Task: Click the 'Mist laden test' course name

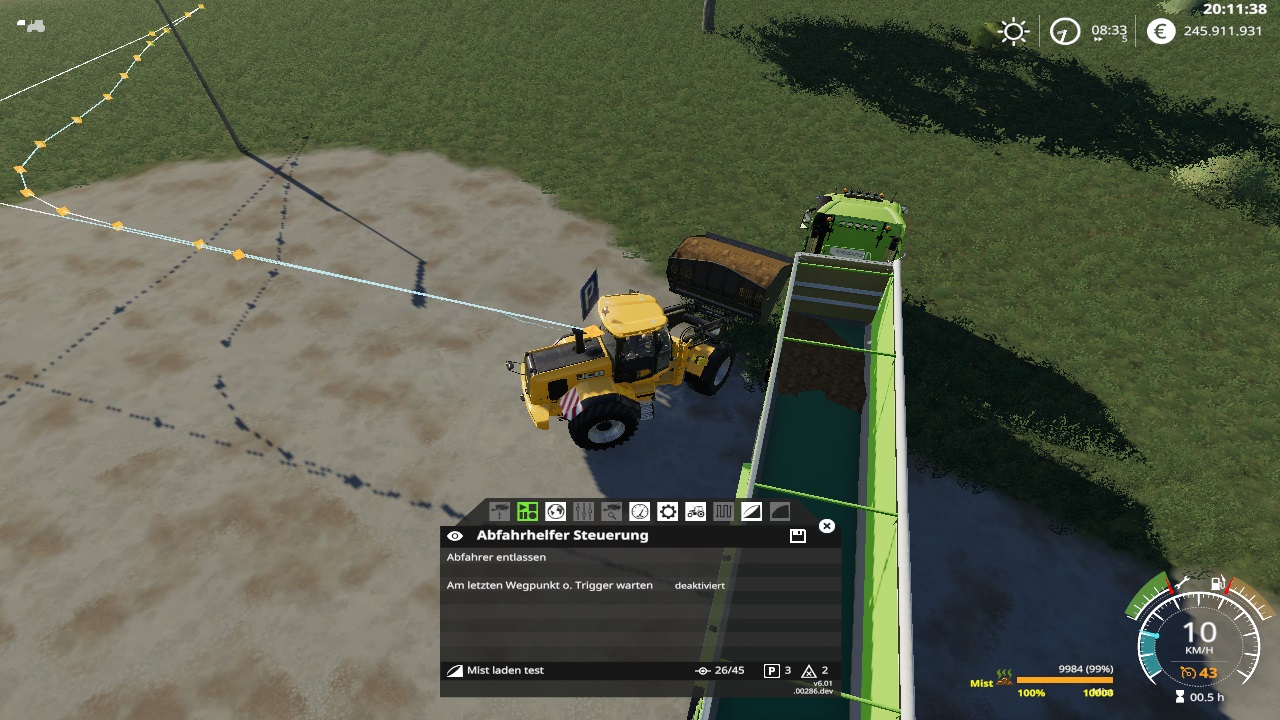Action: coord(505,670)
